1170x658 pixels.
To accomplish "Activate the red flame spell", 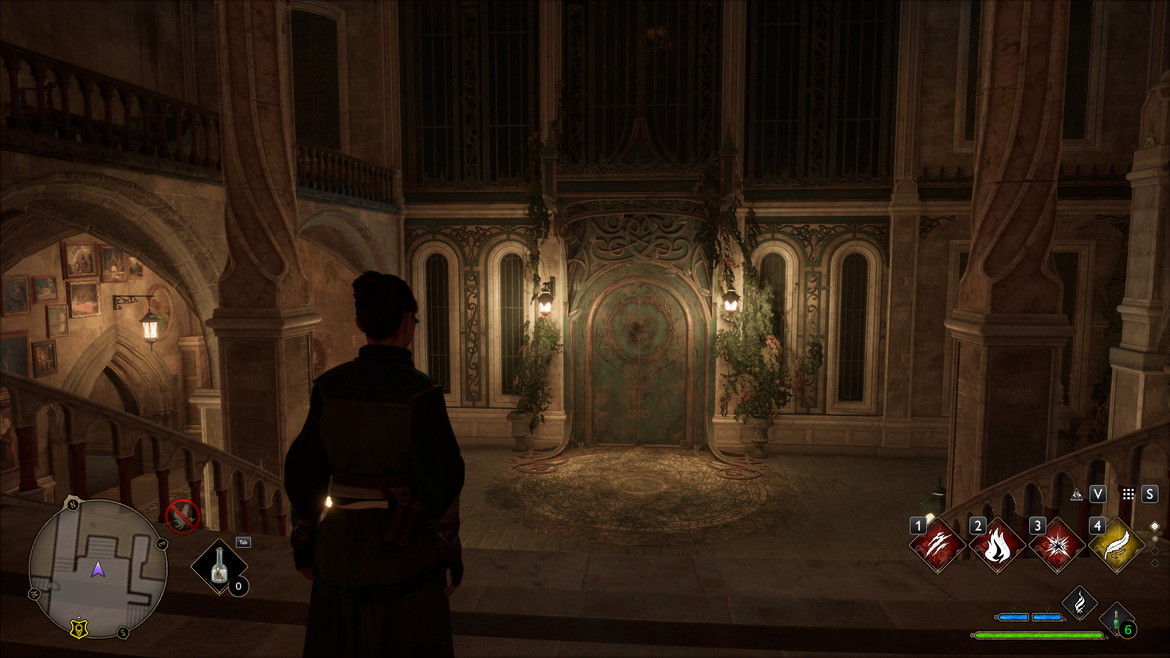I will (x=997, y=545).
